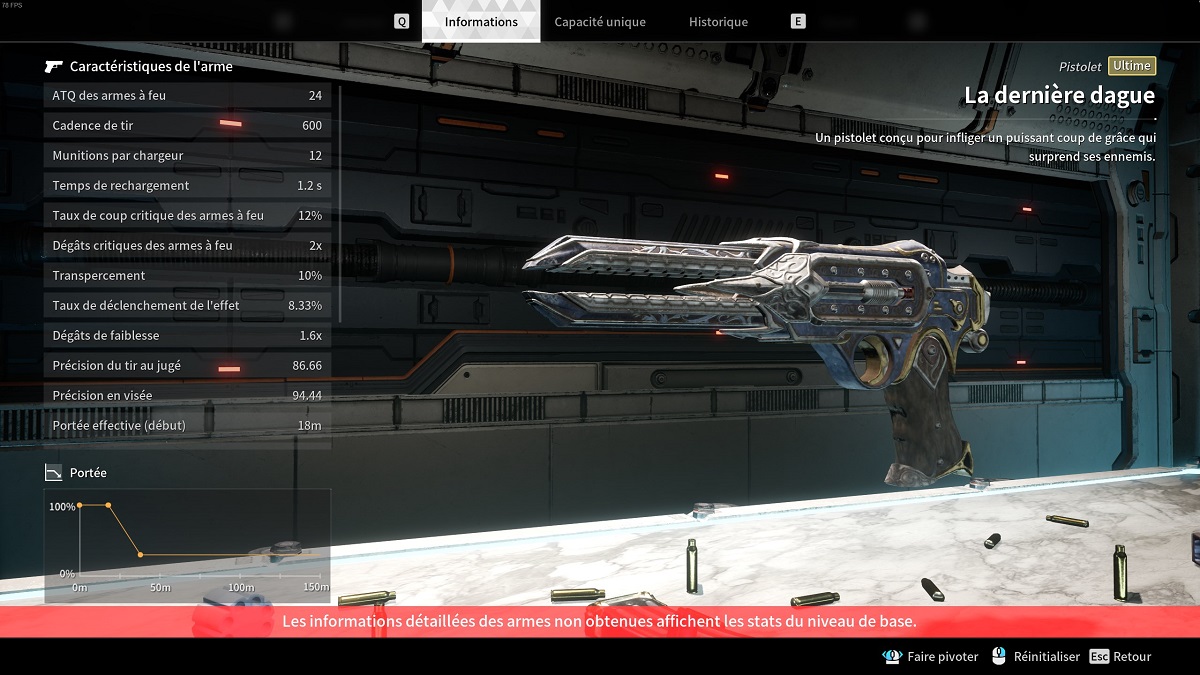Choose the Dégâts de faiblesse row

click(x=187, y=336)
